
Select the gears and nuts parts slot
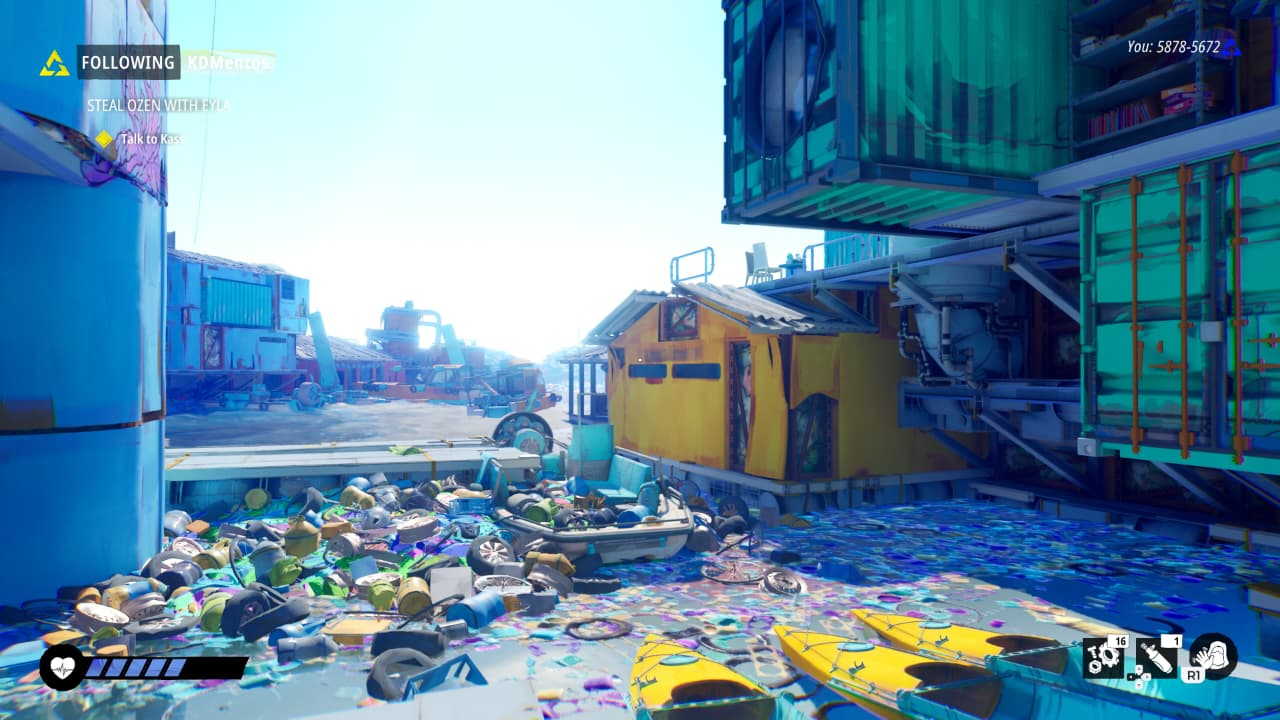point(1104,659)
